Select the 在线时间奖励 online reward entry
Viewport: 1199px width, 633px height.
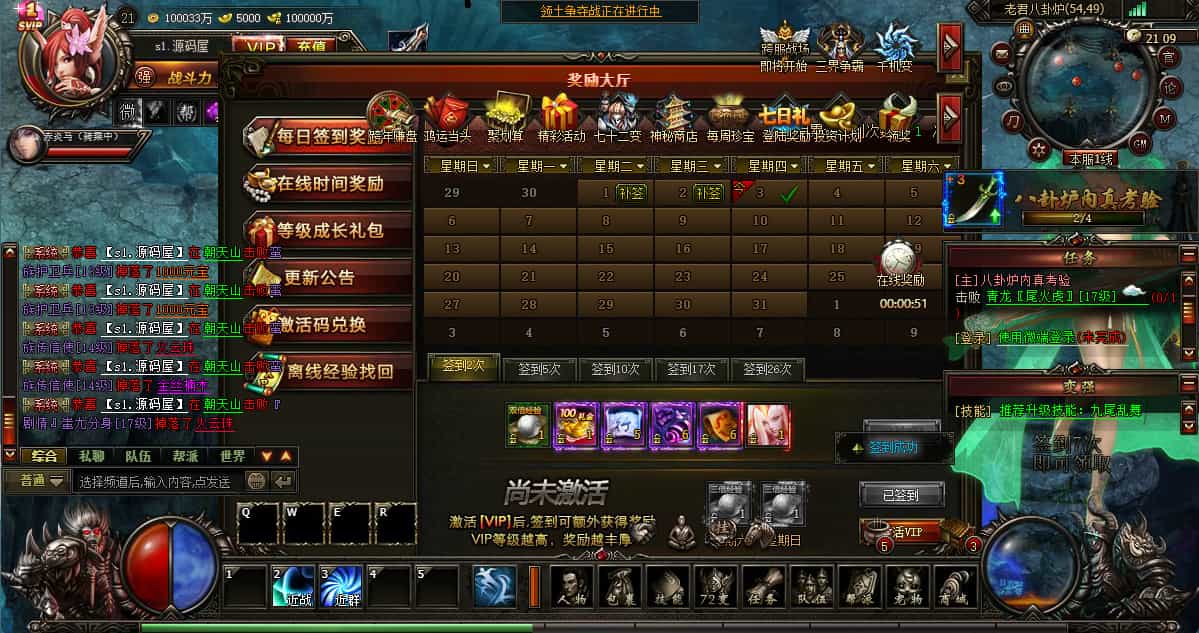[x=328, y=184]
